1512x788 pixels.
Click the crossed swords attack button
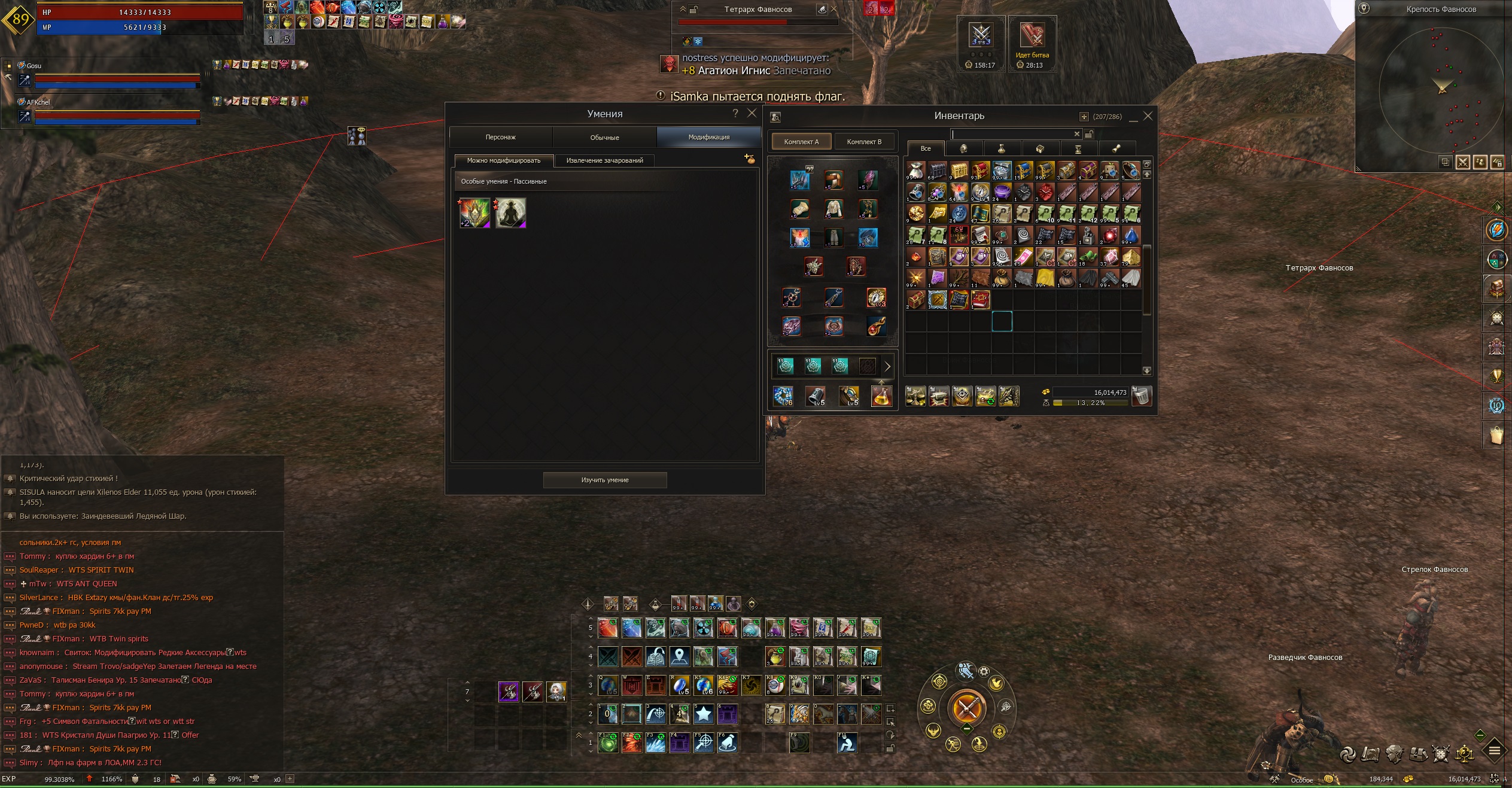pos(966,708)
